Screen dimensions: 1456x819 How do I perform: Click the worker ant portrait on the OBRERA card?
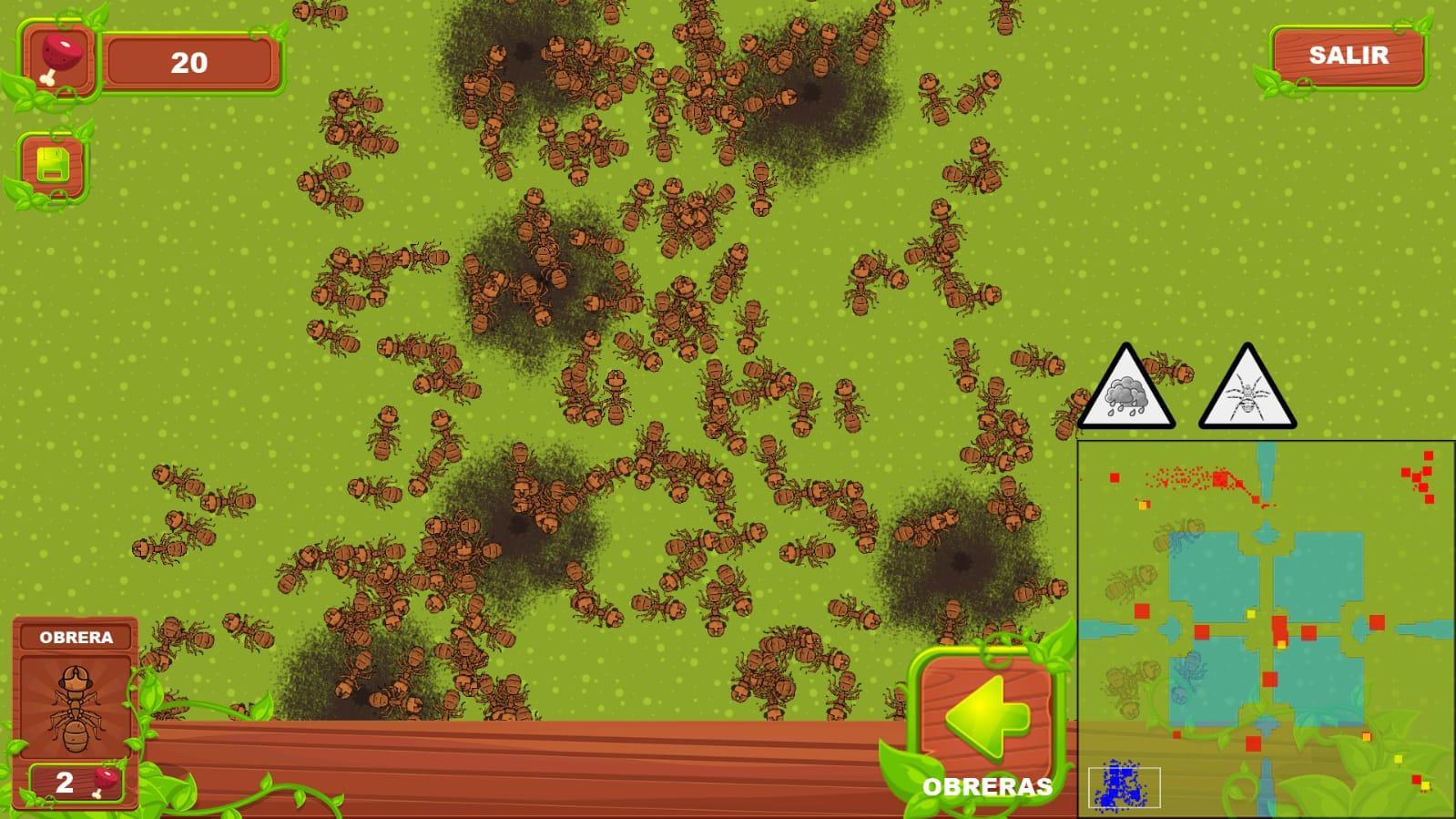click(x=77, y=712)
